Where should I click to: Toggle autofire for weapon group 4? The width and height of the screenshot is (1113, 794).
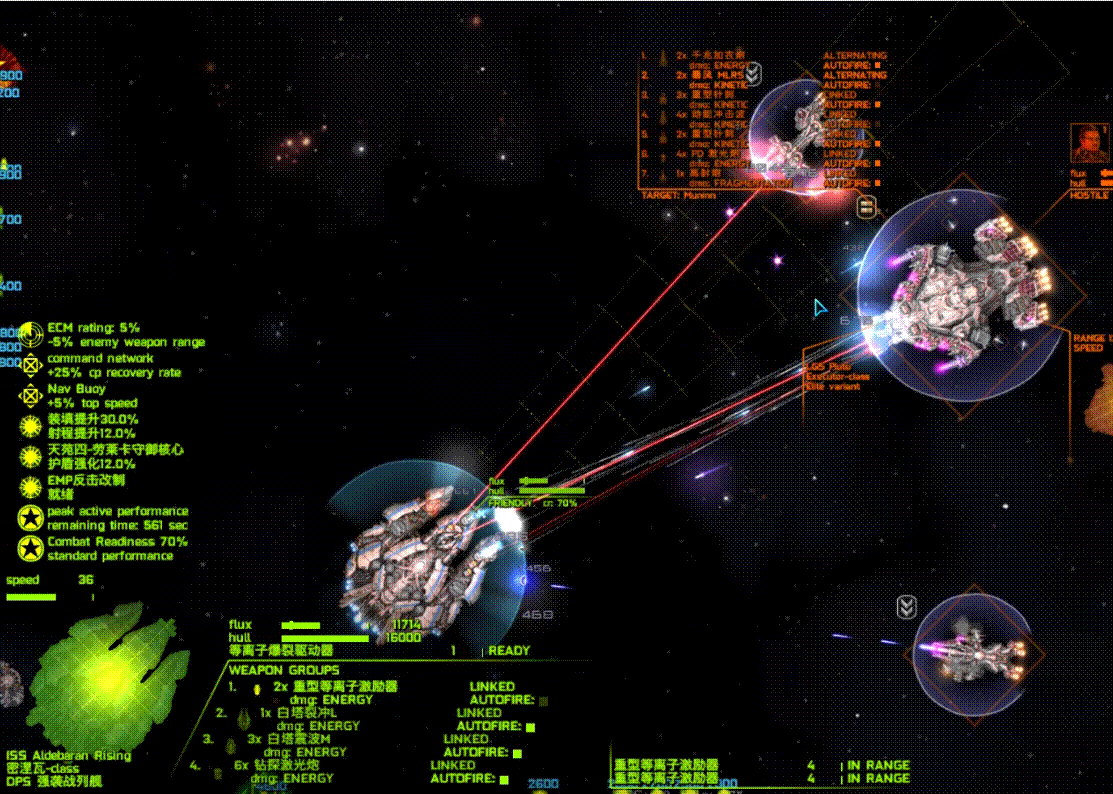pos(504,779)
